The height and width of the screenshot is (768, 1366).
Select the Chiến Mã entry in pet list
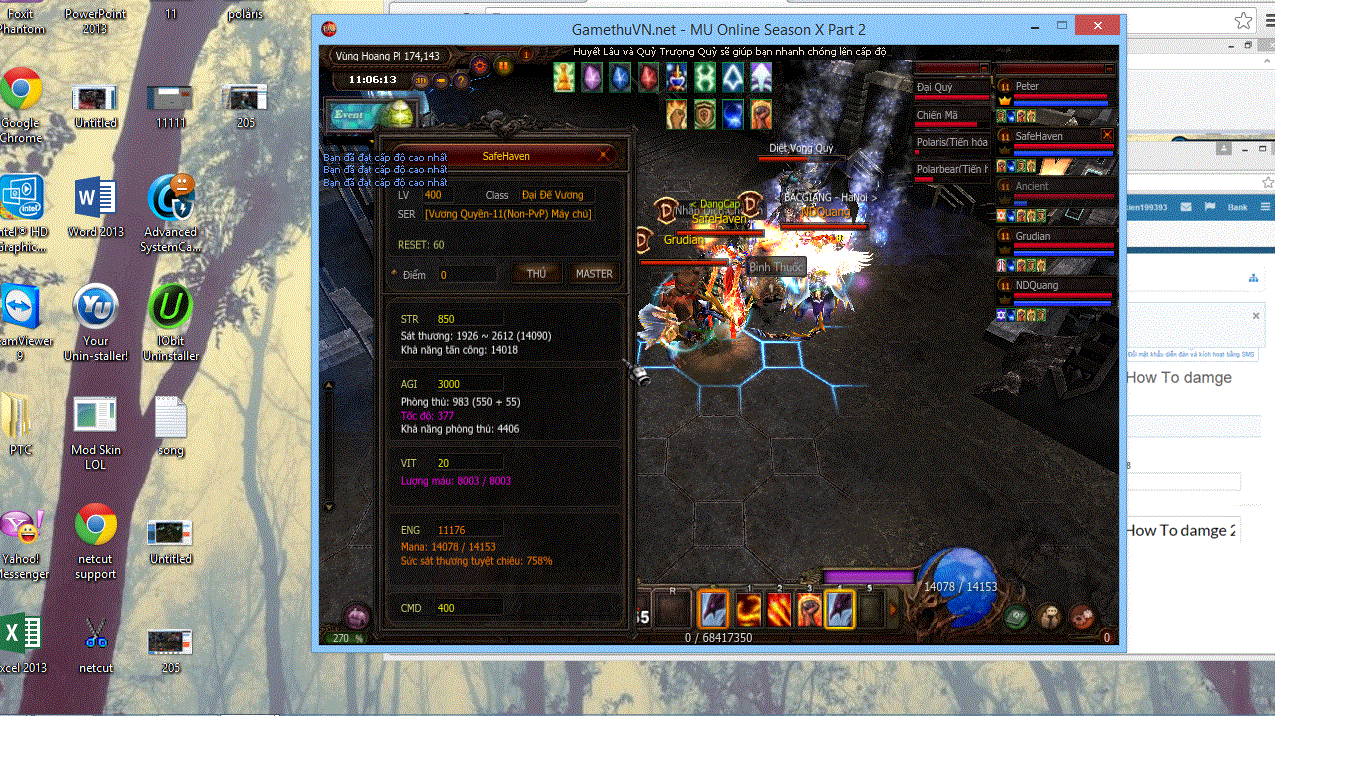(x=938, y=116)
